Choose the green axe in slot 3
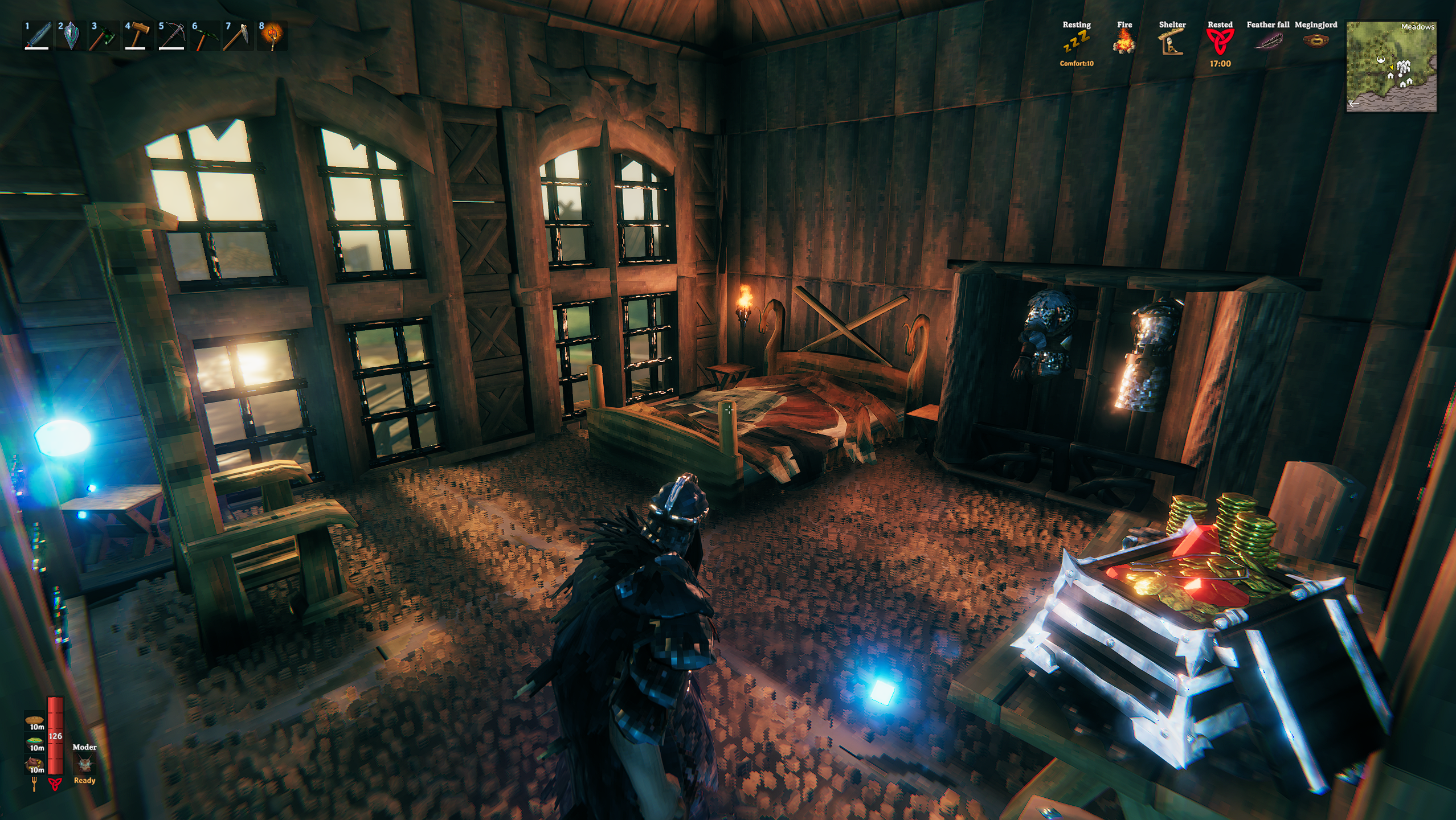1456x820 pixels. (104, 36)
